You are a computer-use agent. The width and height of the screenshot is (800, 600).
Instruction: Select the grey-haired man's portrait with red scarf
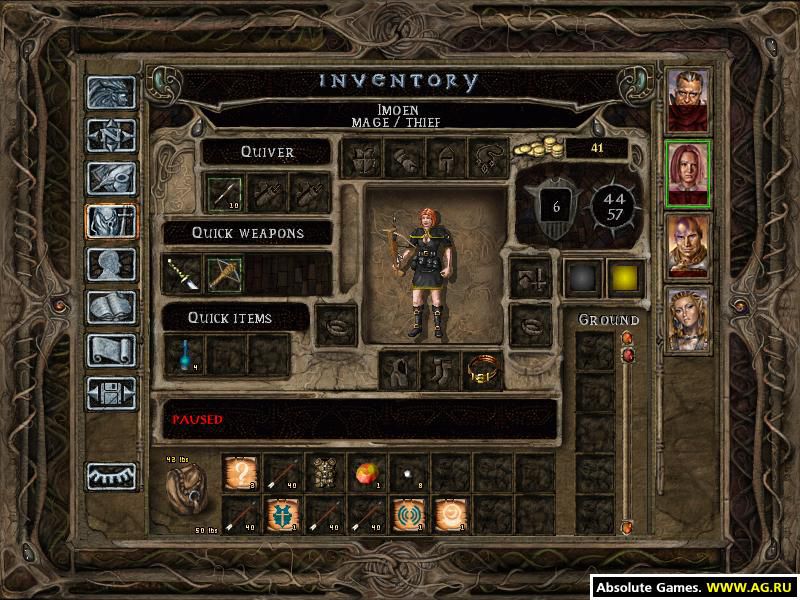tap(688, 100)
